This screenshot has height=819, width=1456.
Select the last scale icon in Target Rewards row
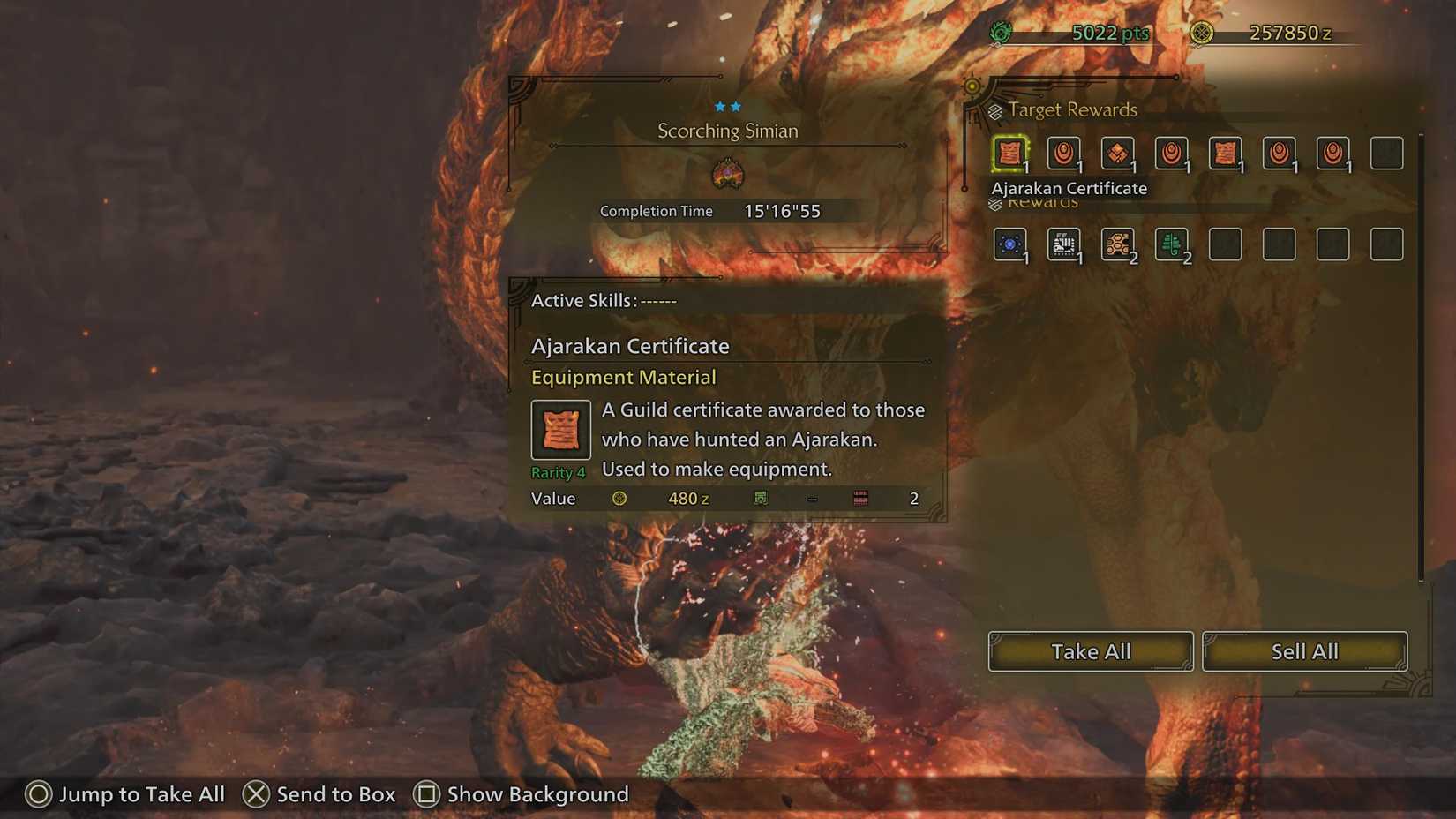click(1332, 153)
